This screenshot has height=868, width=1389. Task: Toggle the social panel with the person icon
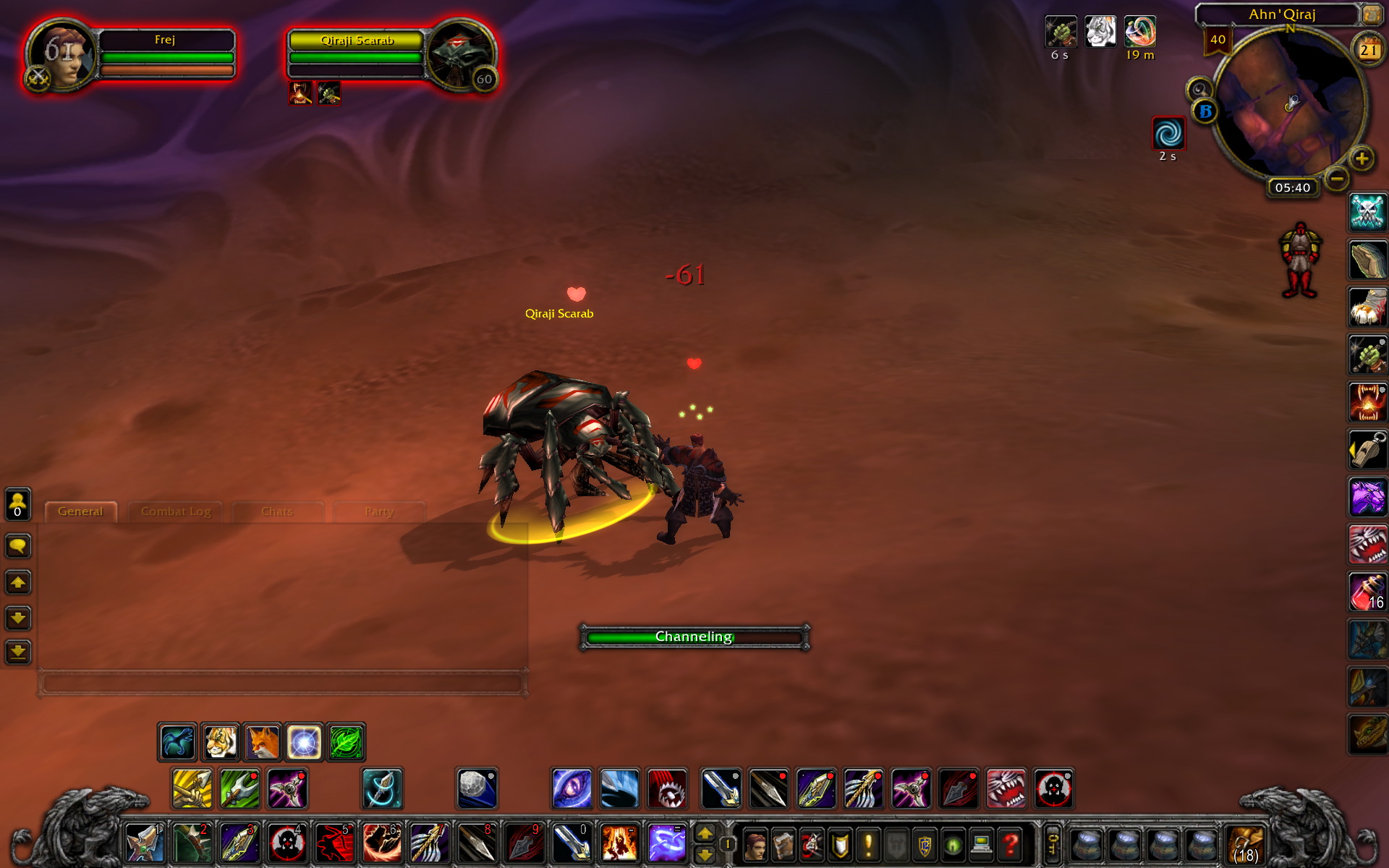click(x=17, y=503)
